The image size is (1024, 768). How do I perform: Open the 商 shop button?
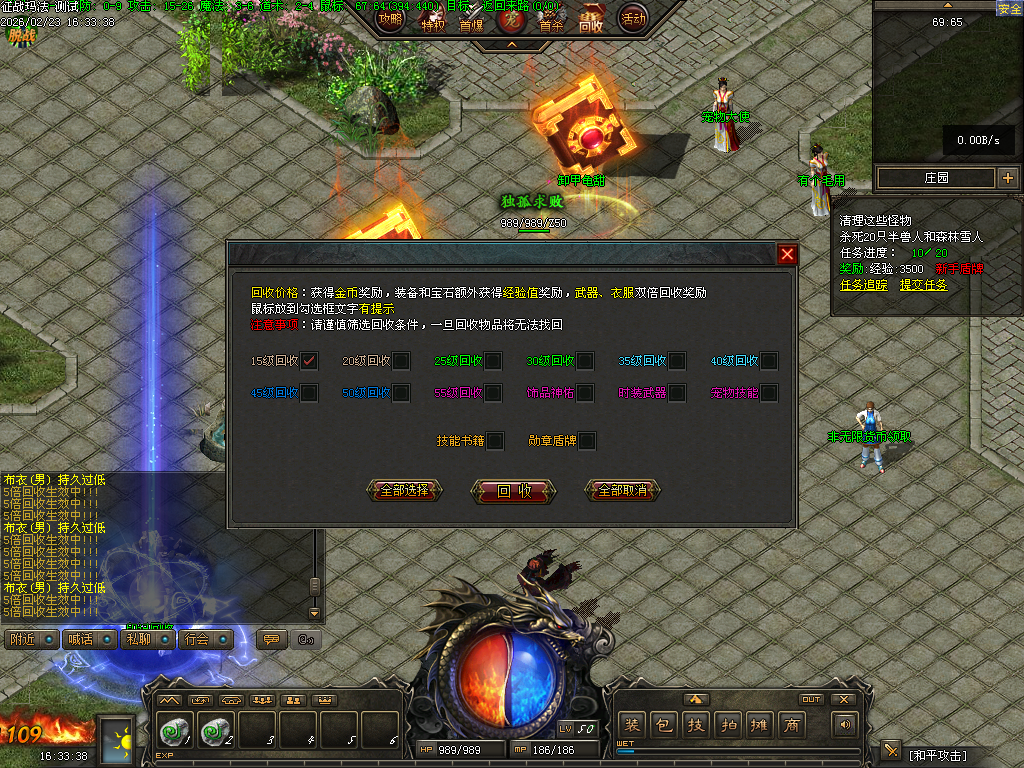click(792, 725)
